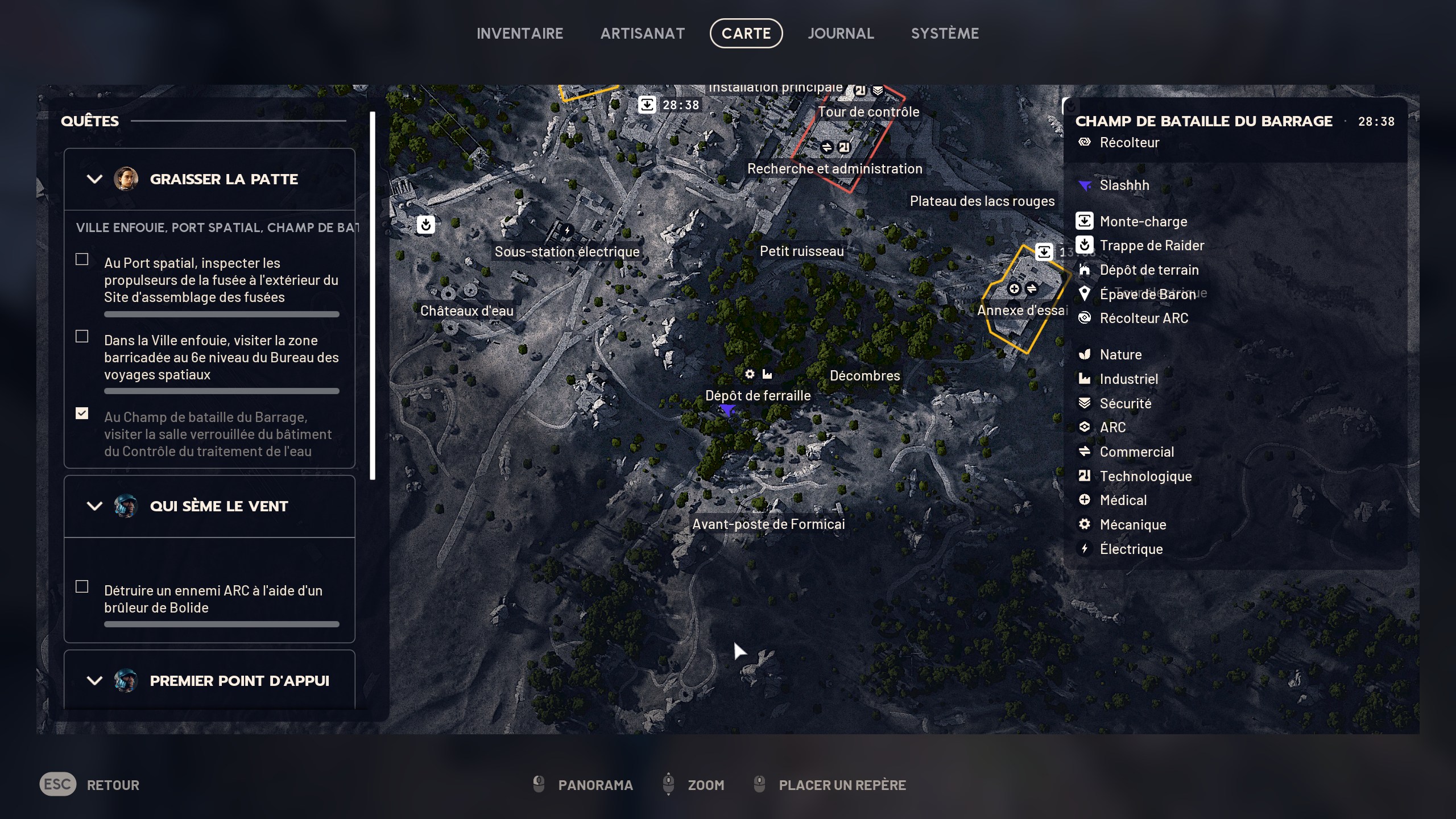This screenshot has height=819, width=1456.
Task: Select the Récolteur ARC legend icon
Action: (1084, 318)
